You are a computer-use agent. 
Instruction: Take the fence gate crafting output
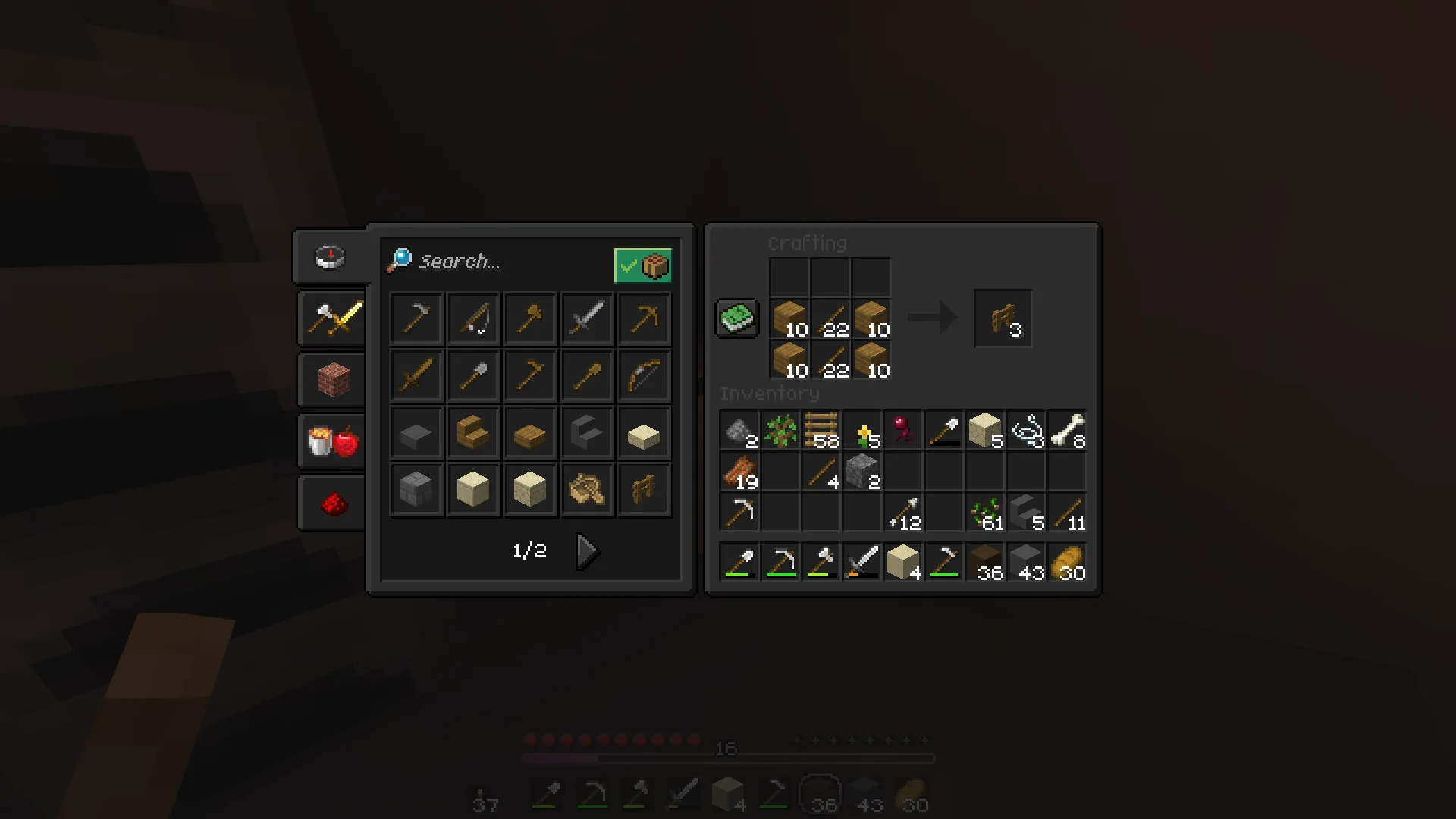pos(1003,318)
